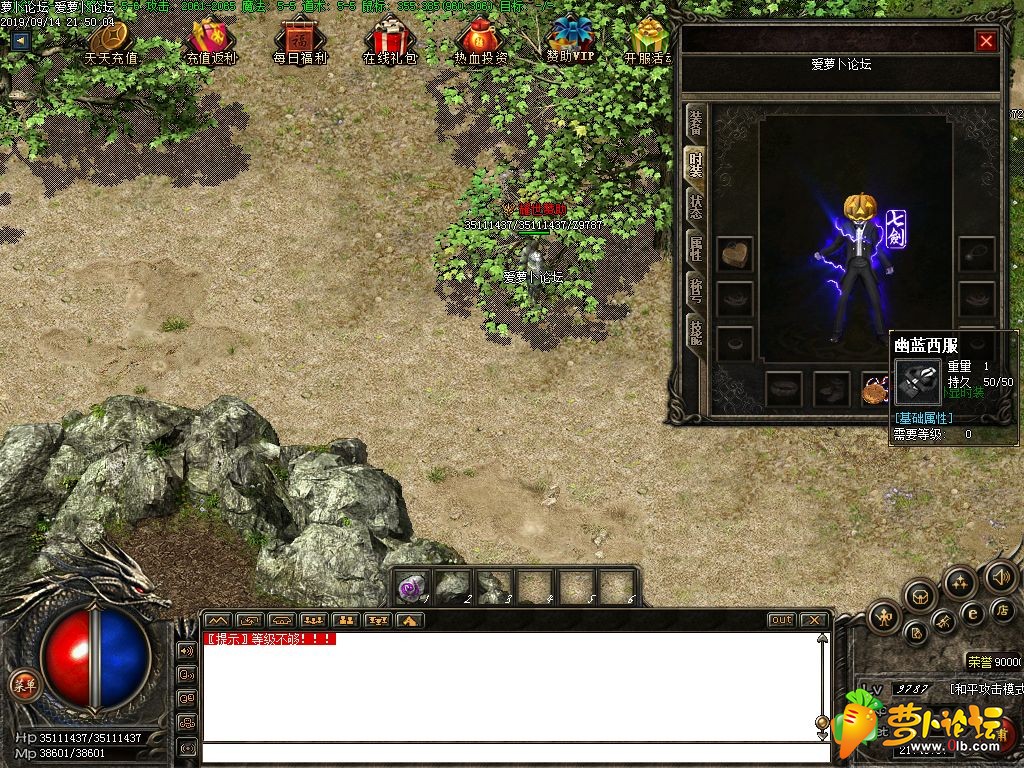Viewport: 1024px width, 768px height.
Task: Close the character panel with the red X
Action: tap(986, 41)
